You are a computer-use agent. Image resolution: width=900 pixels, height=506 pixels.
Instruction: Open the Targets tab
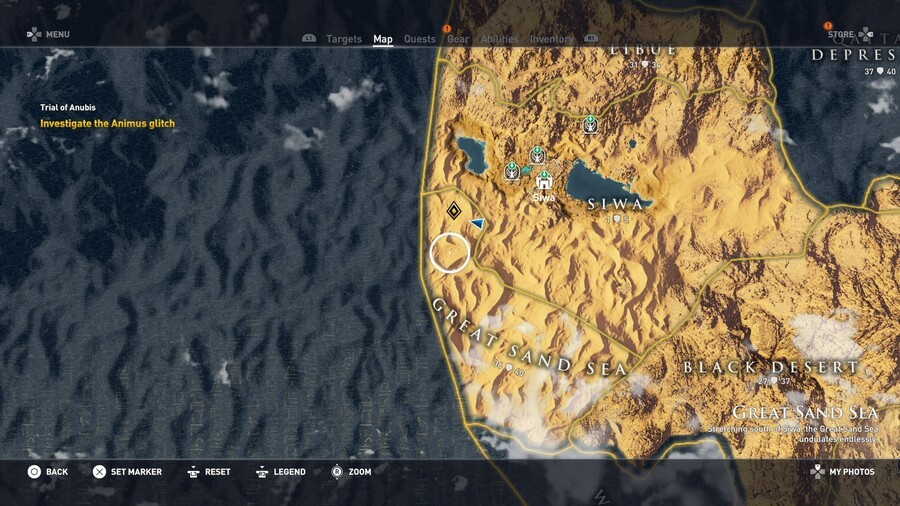click(x=344, y=40)
